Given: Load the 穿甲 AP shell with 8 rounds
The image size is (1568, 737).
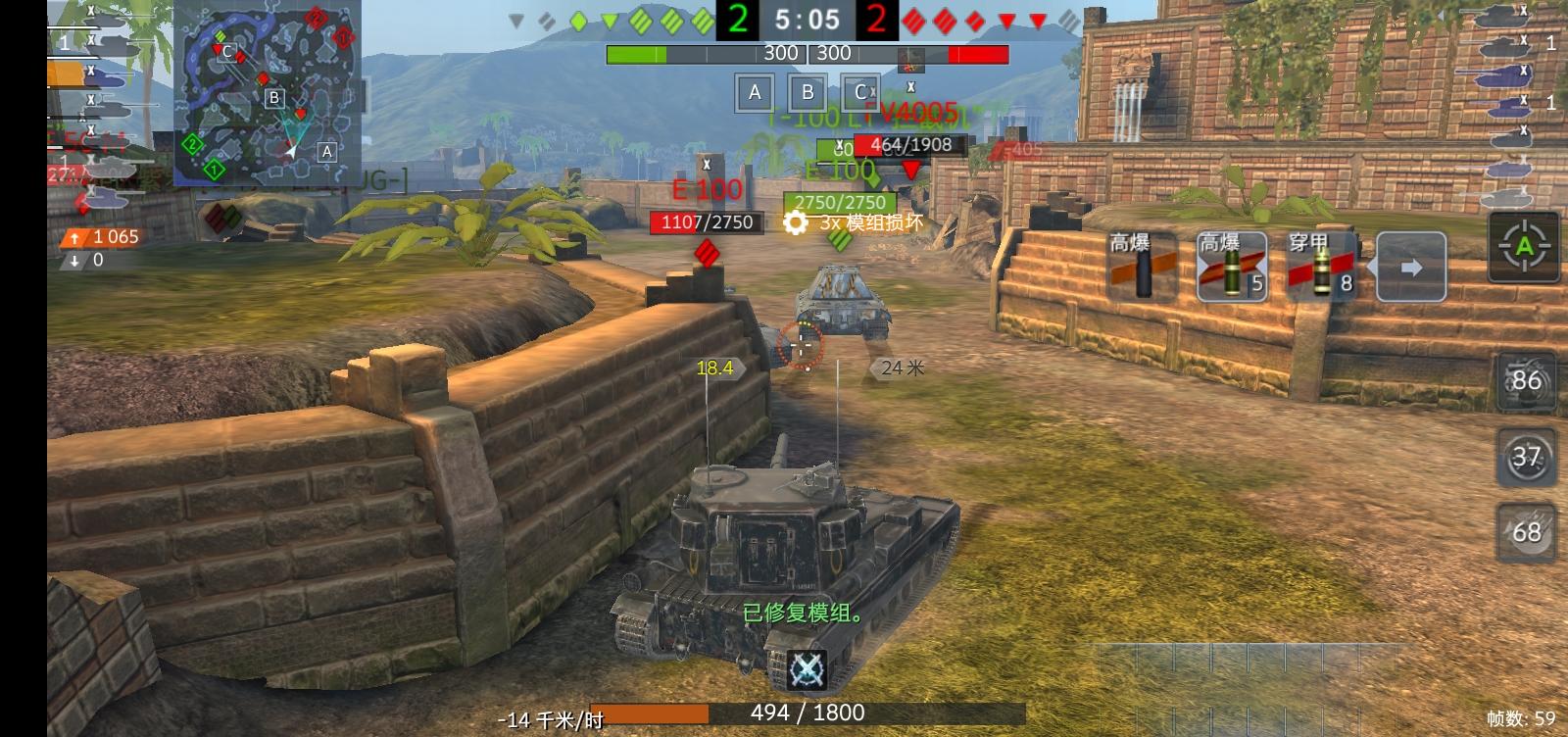Looking at the screenshot, I should point(1318,266).
